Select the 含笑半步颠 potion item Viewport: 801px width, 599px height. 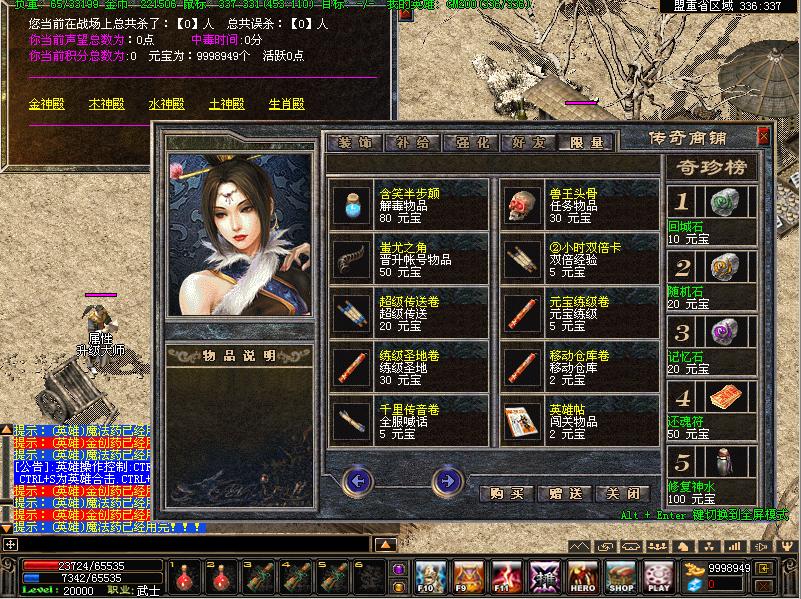350,206
